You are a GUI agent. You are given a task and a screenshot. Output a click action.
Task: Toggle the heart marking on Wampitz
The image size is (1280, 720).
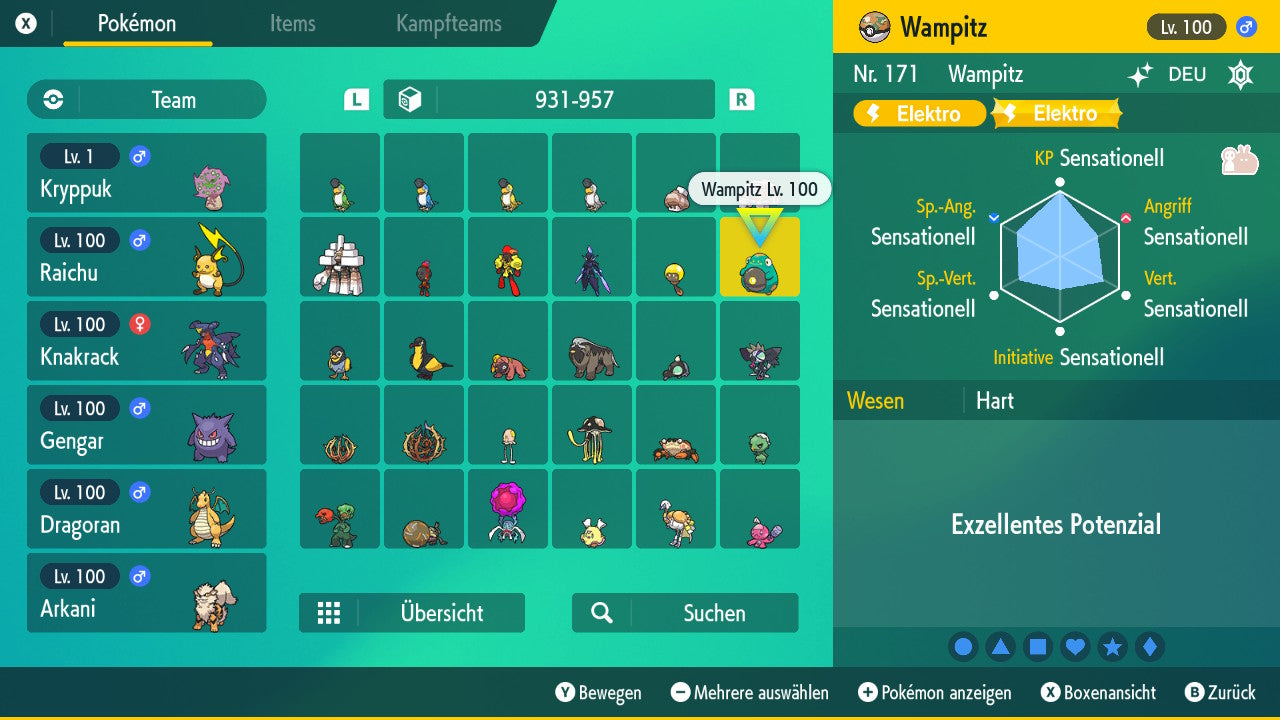pyautogui.click(x=1075, y=646)
